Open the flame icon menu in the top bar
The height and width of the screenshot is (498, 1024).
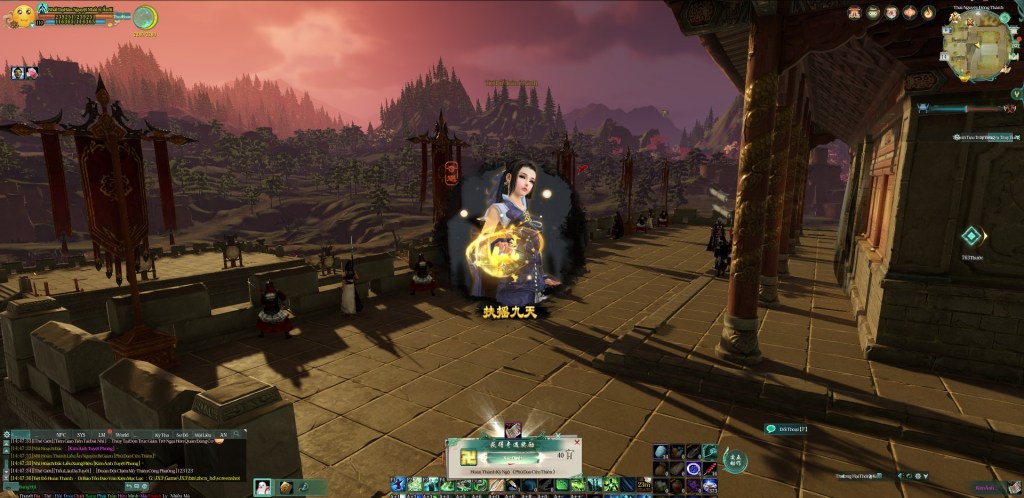pos(928,13)
